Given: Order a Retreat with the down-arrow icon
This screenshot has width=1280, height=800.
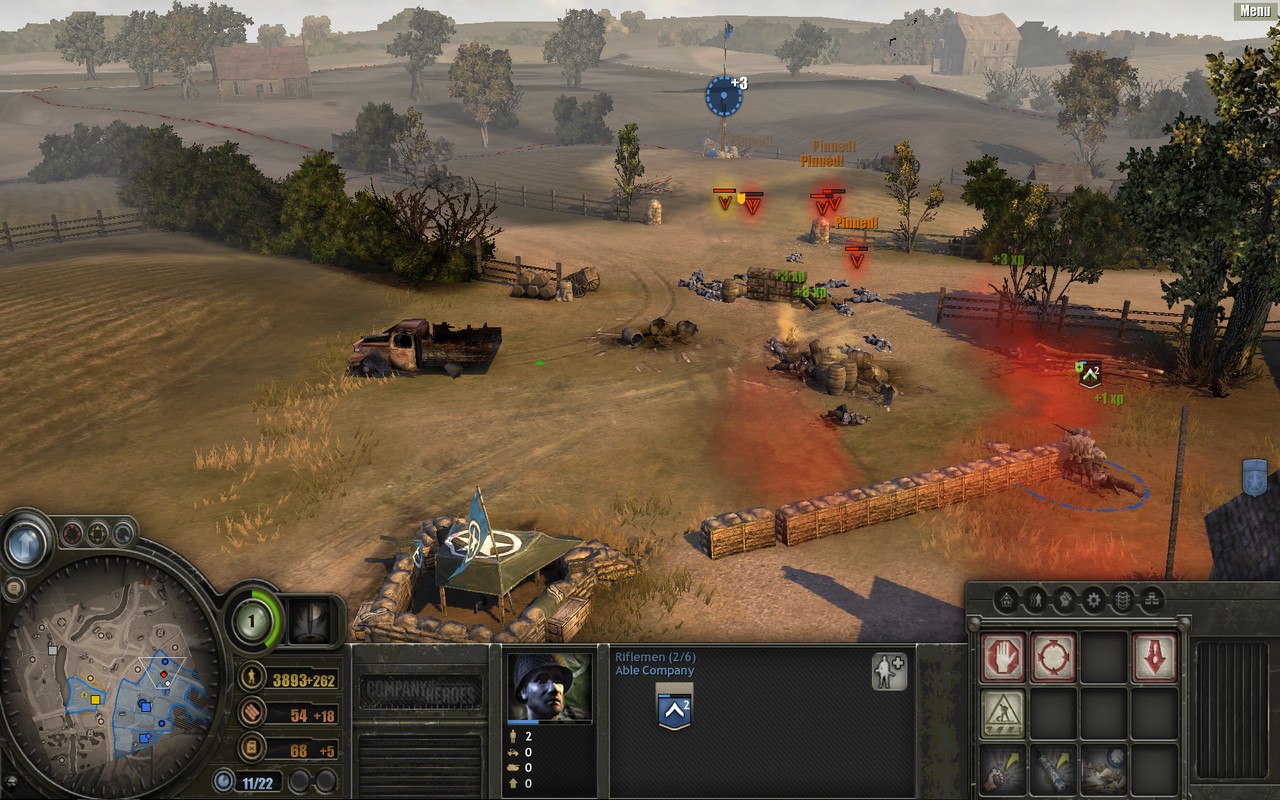Looking at the screenshot, I should pyautogui.click(x=1153, y=658).
